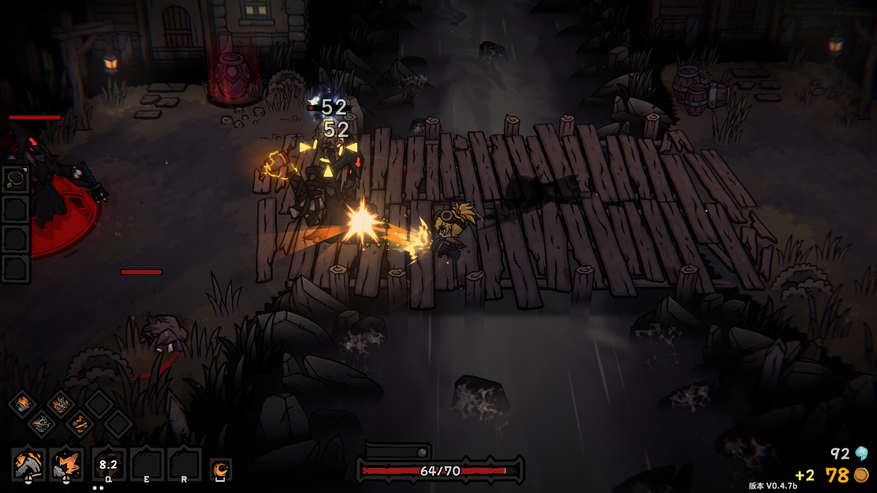Image resolution: width=877 pixels, height=493 pixels.
Task: Trigger the Q ability on cooldown
Action: [107, 464]
